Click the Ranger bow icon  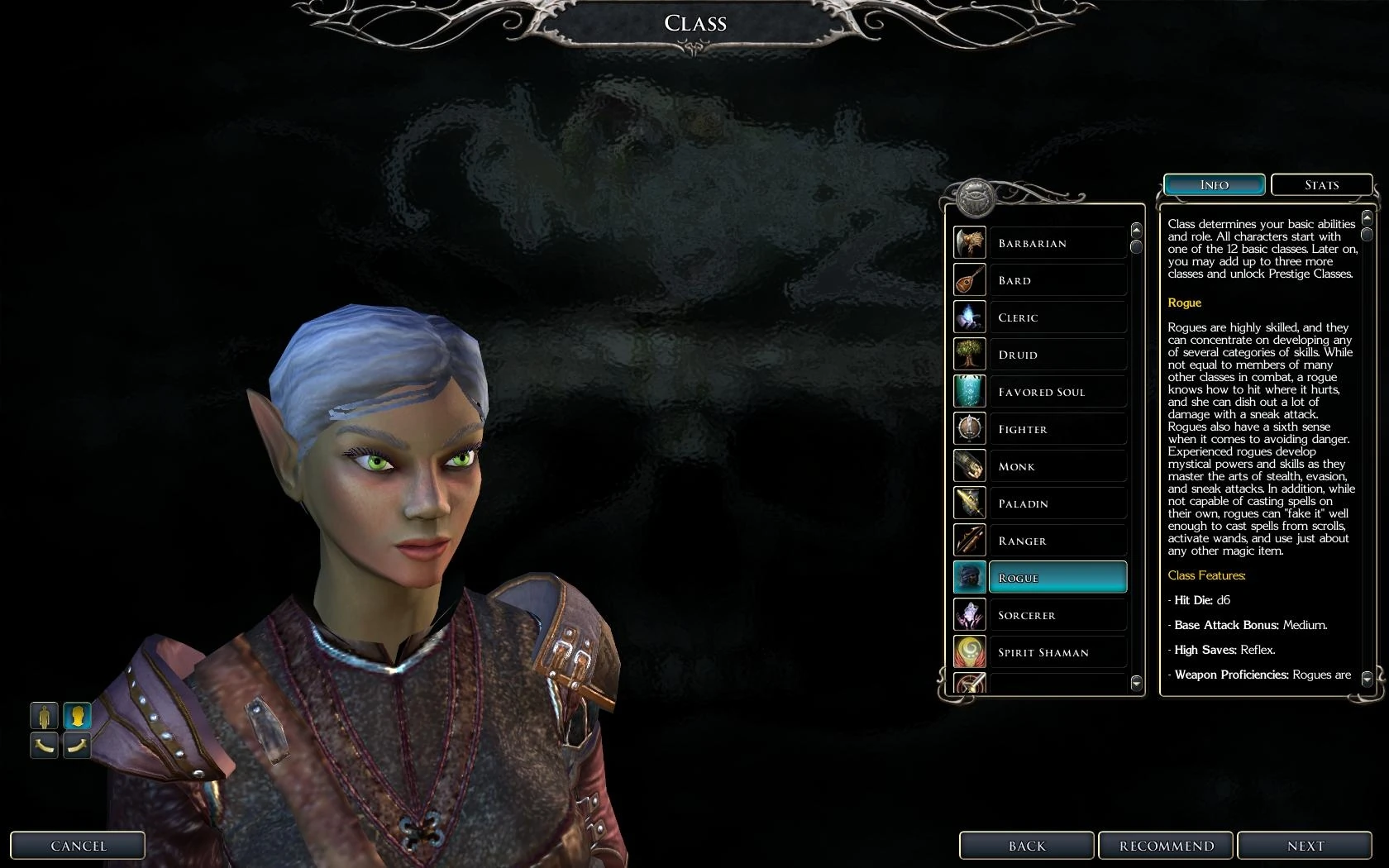tap(969, 540)
